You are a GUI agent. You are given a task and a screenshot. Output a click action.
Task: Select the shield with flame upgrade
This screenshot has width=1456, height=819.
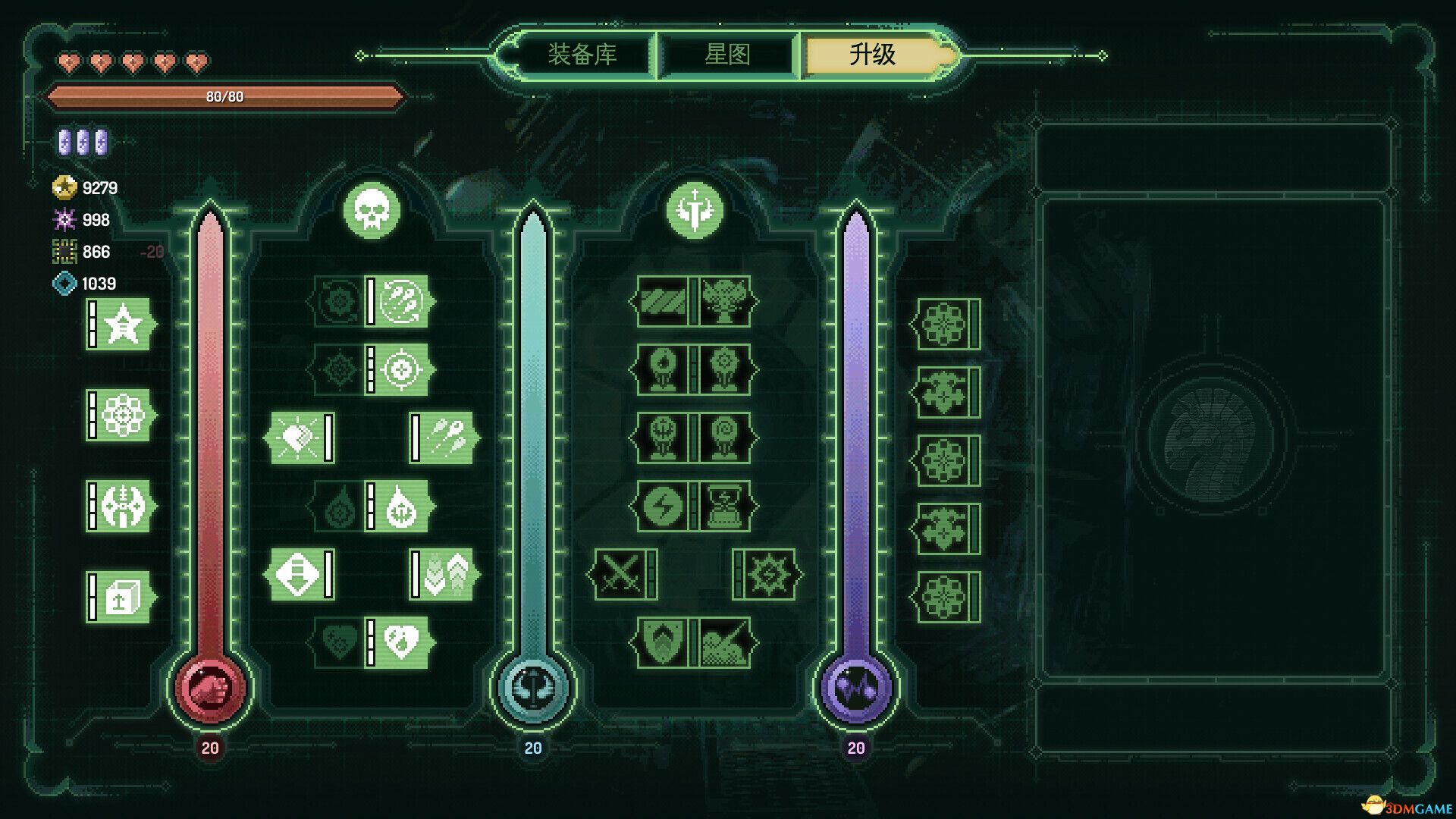(x=662, y=643)
